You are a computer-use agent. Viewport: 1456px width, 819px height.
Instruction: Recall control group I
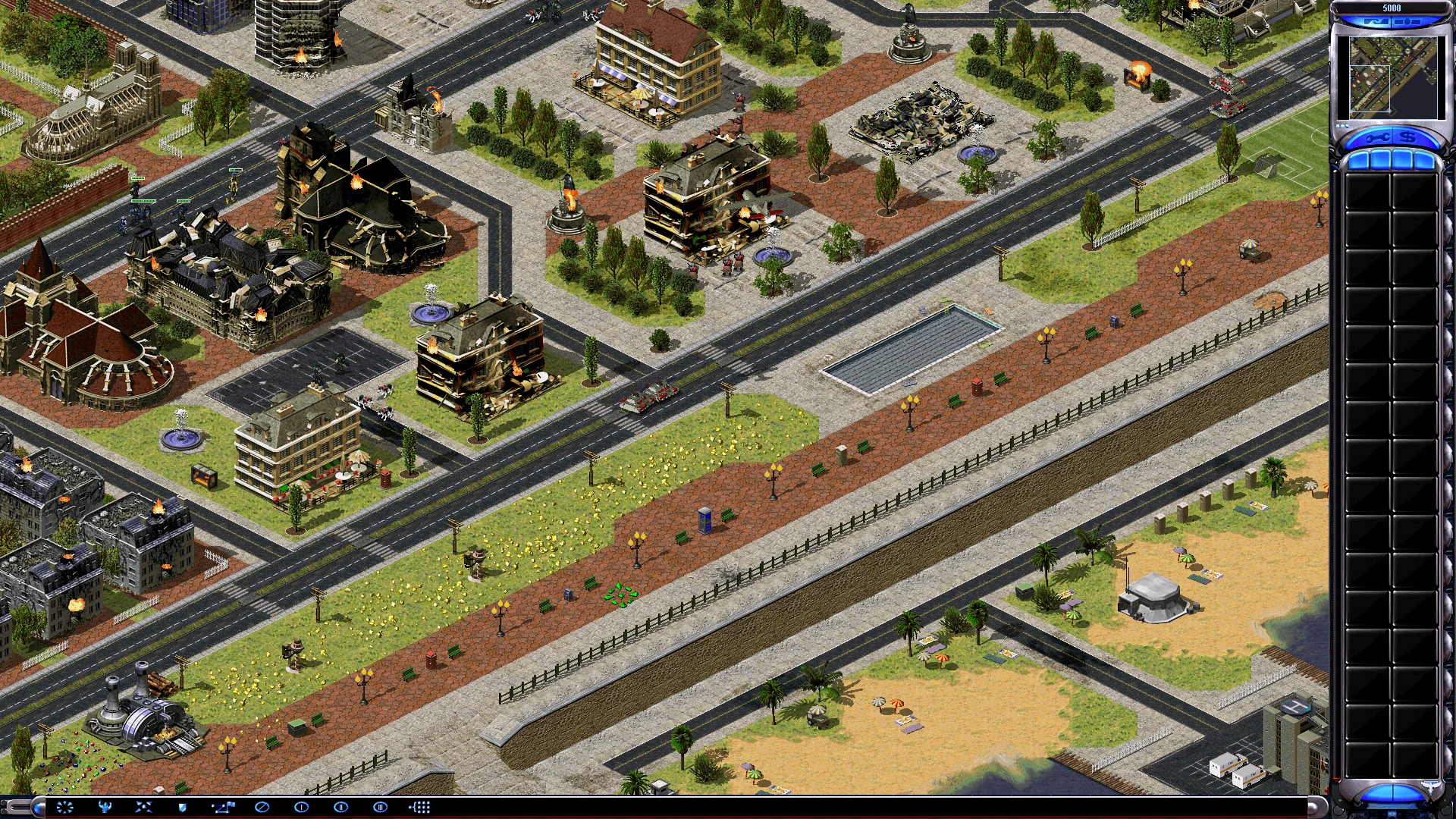tap(301, 807)
